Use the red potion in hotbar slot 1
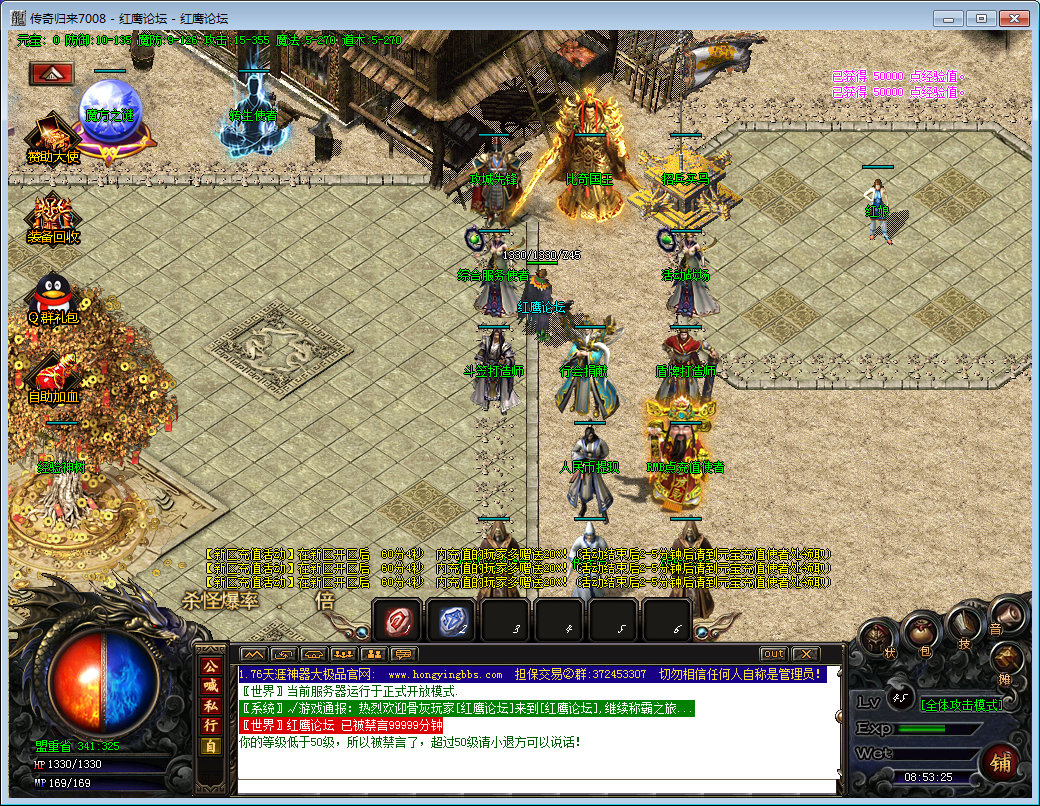1040x806 pixels. [x=398, y=621]
